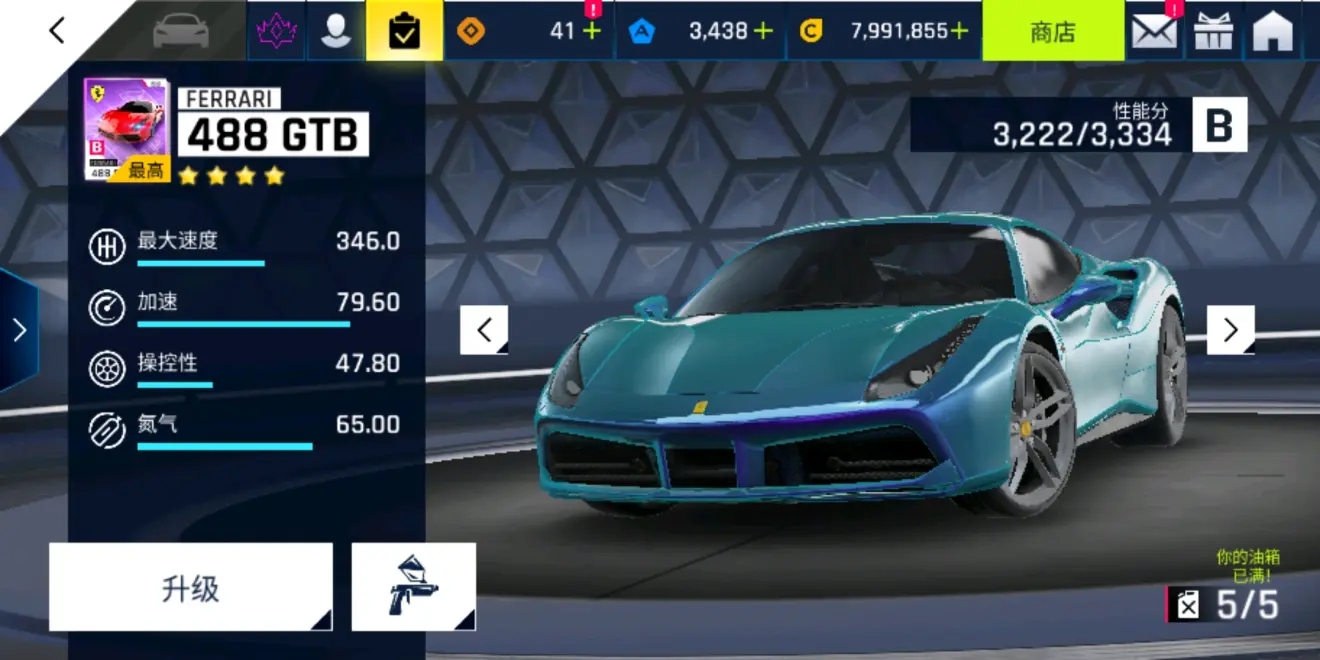Image resolution: width=1320 pixels, height=660 pixels.
Task: Open the yellow clipboard missions icon
Action: pos(404,31)
